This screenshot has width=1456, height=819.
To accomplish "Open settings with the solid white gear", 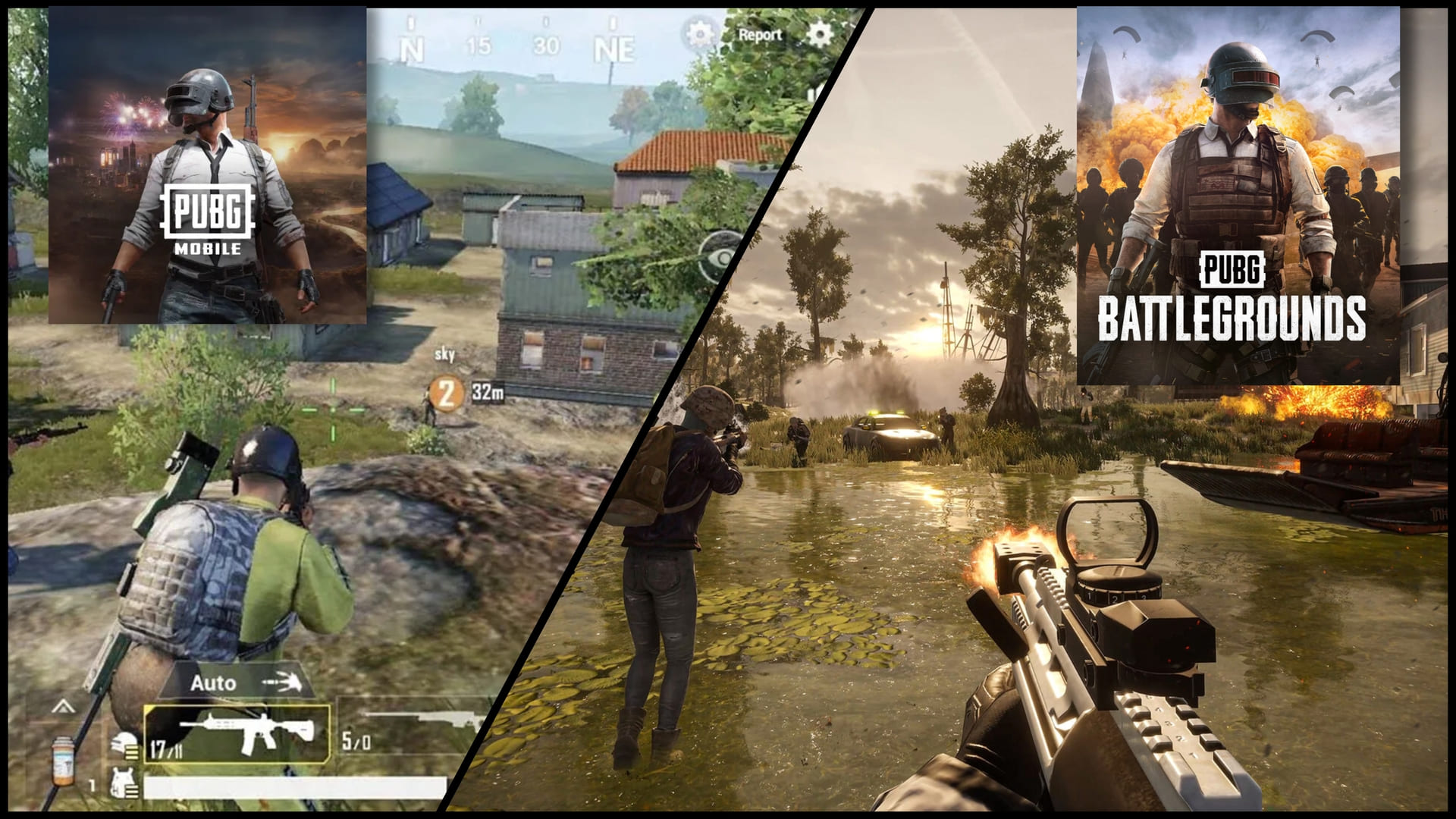I will pos(818,34).
